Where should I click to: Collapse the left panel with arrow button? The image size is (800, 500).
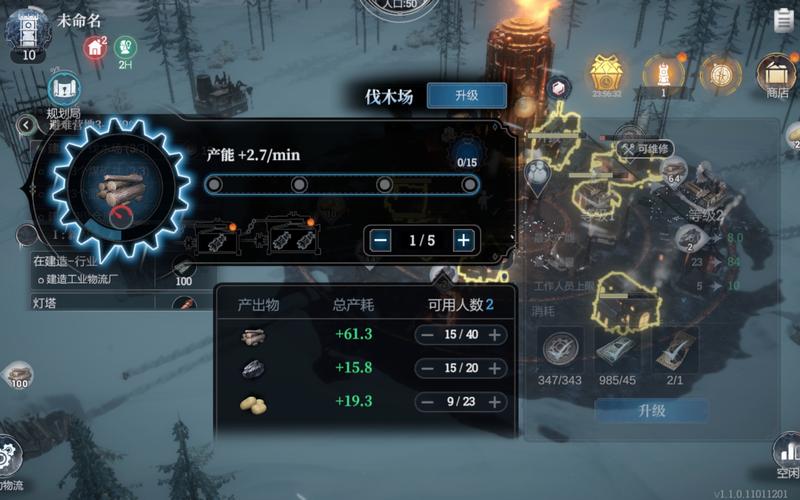(x=26, y=125)
